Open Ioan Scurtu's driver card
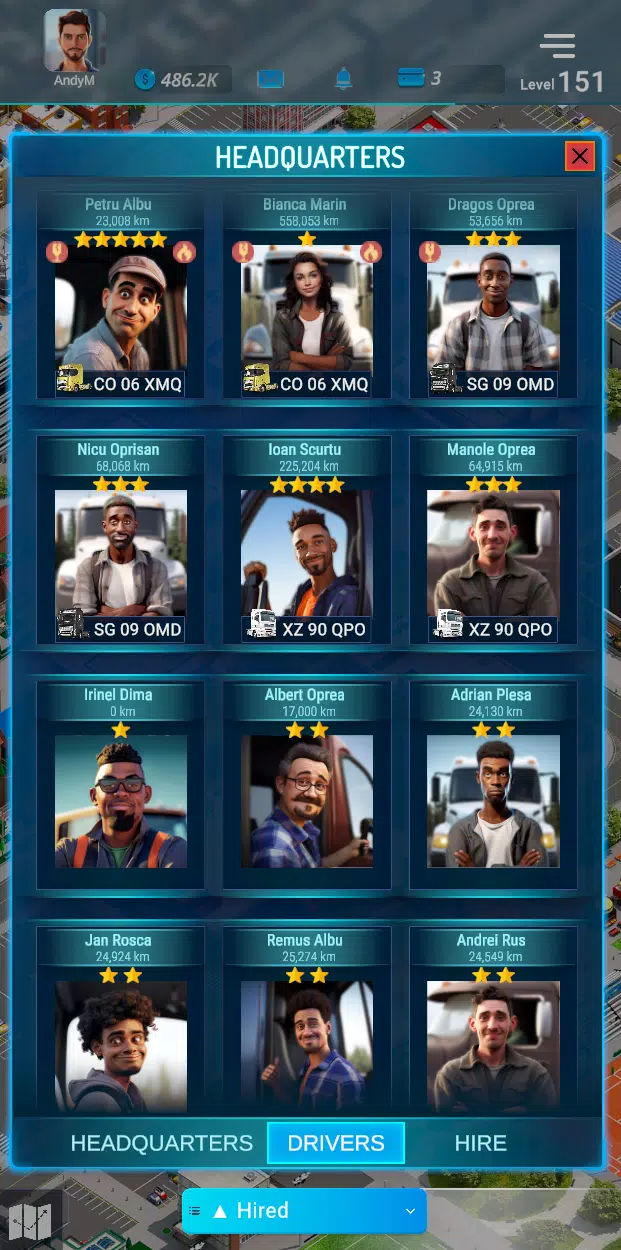Screen dimensions: 621x1250 click(x=307, y=555)
